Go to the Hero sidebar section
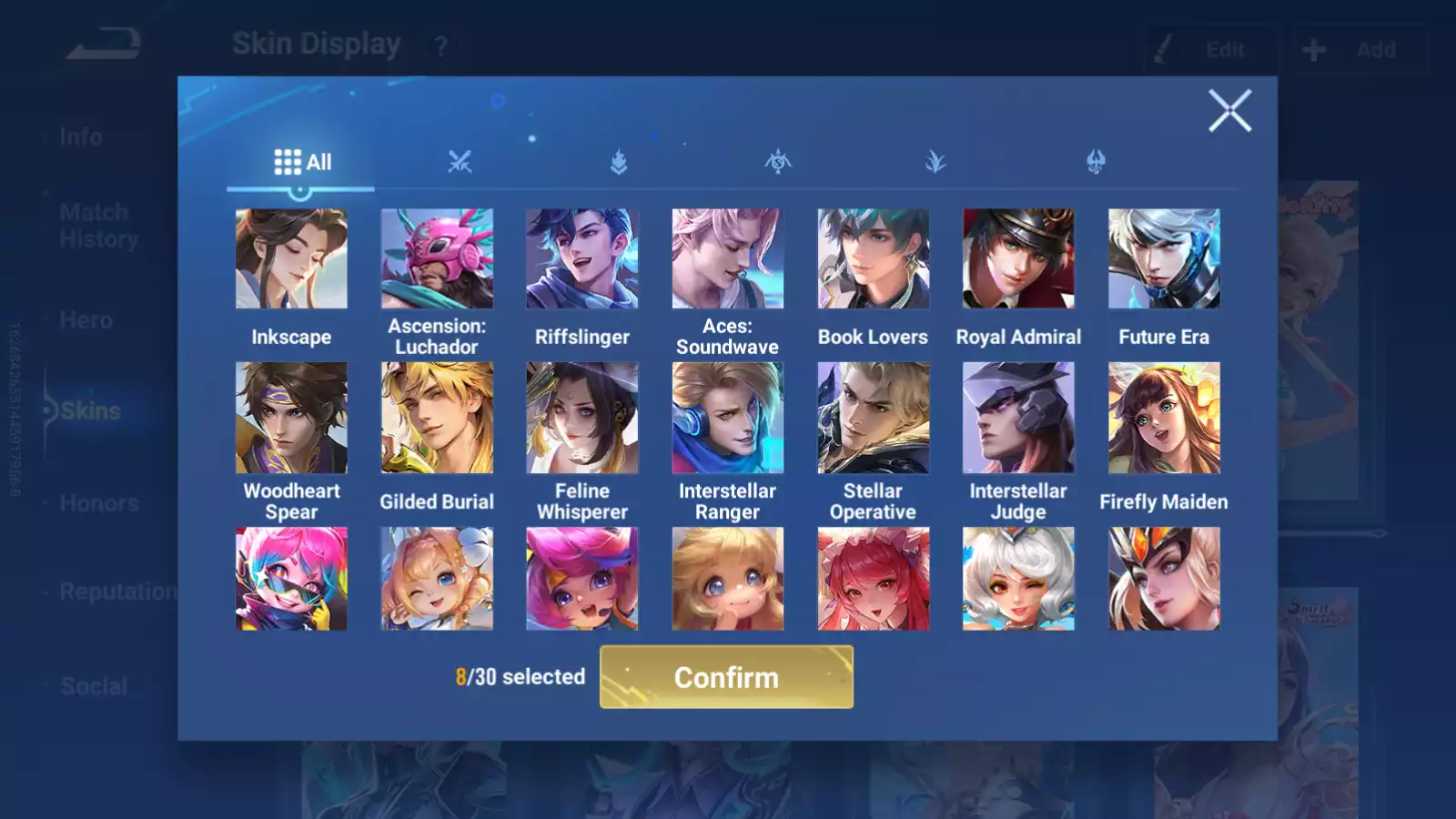This screenshot has height=819, width=1456. point(86,320)
